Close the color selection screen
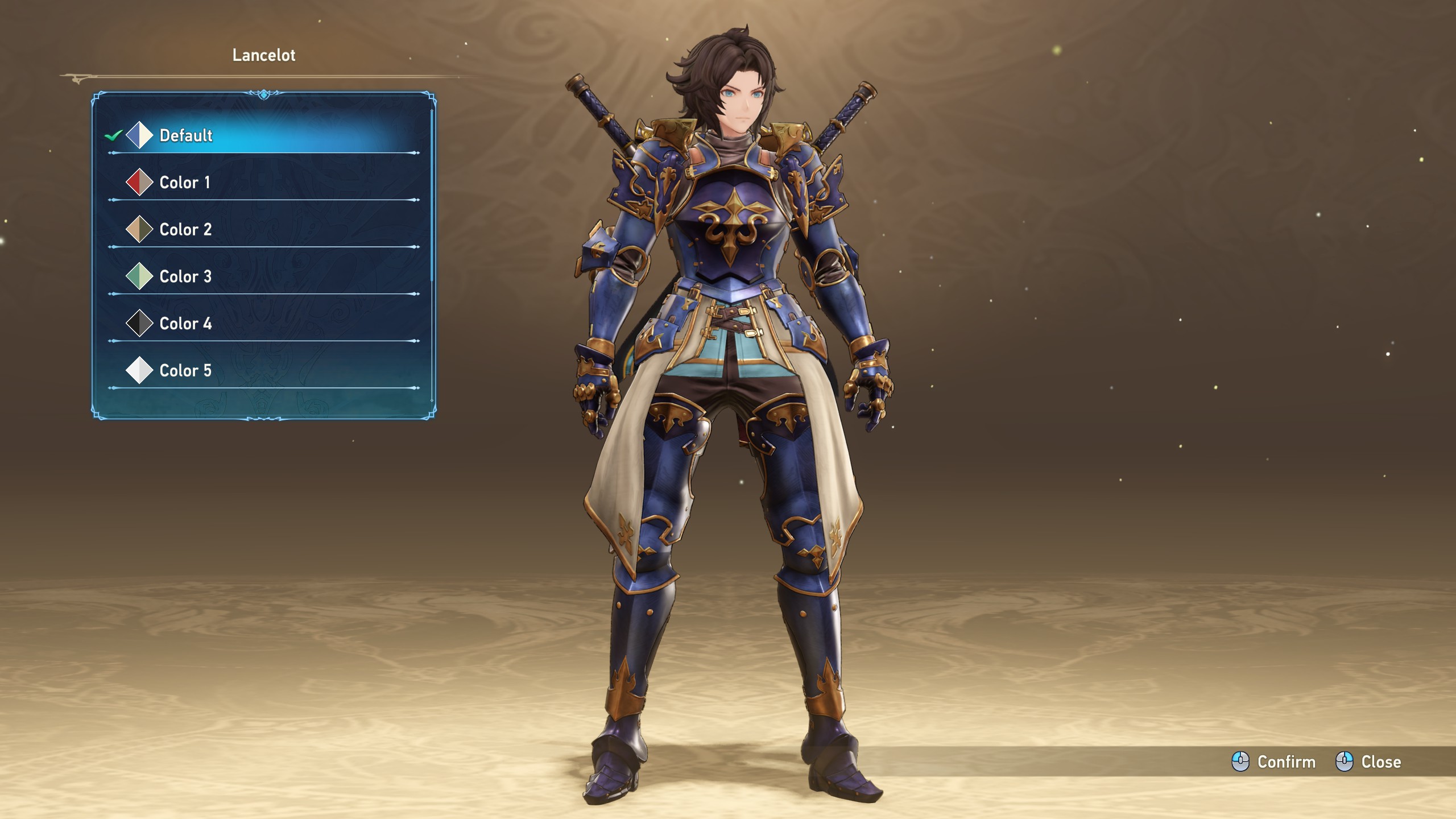This screenshot has width=1456, height=819. pos(1368,762)
